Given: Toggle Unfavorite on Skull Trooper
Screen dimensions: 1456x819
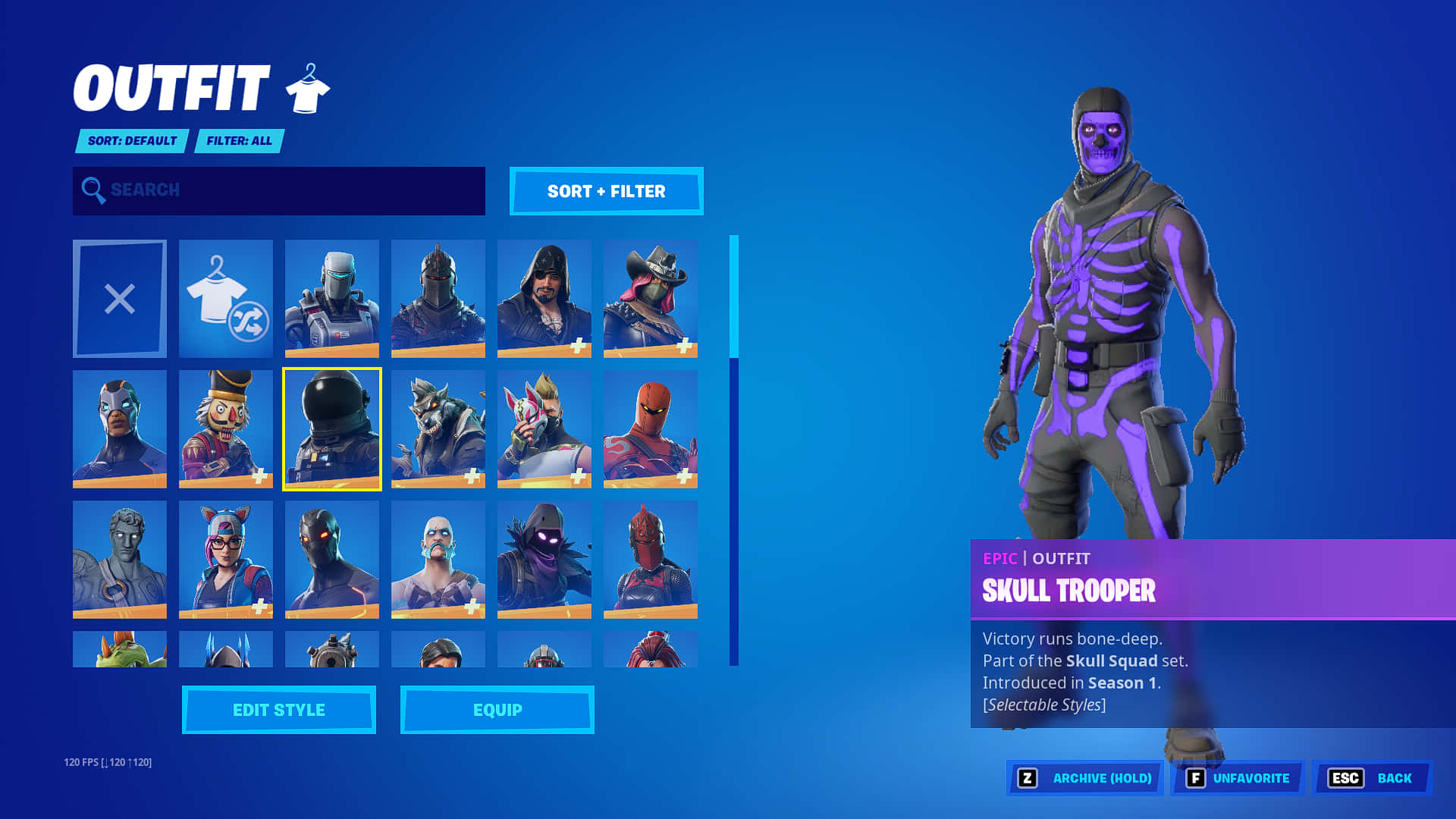Looking at the screenshot, I should 1236,777.
